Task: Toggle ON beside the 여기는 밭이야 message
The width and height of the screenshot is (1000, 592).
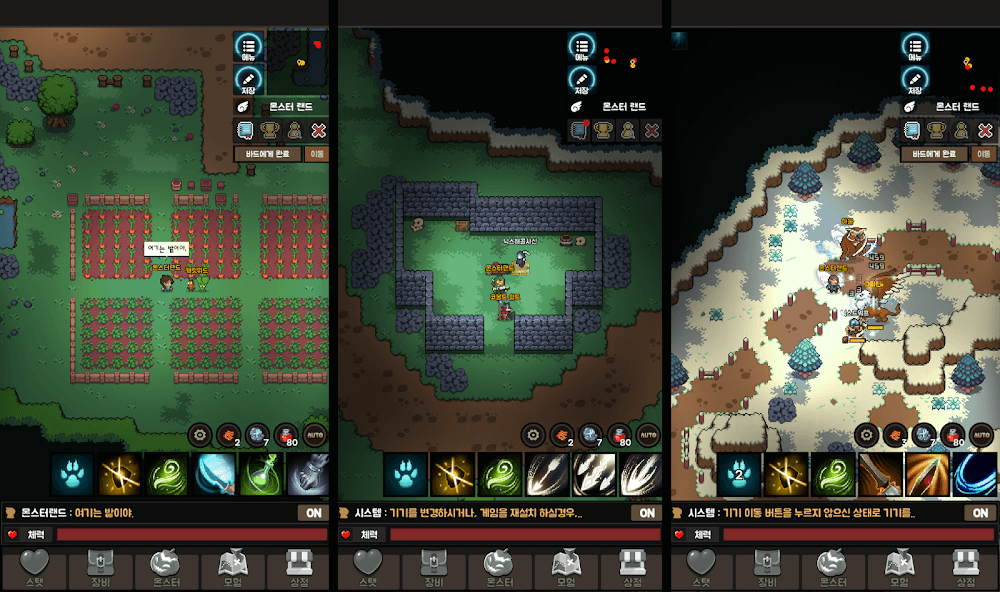Action: click(x=312, y=513)
